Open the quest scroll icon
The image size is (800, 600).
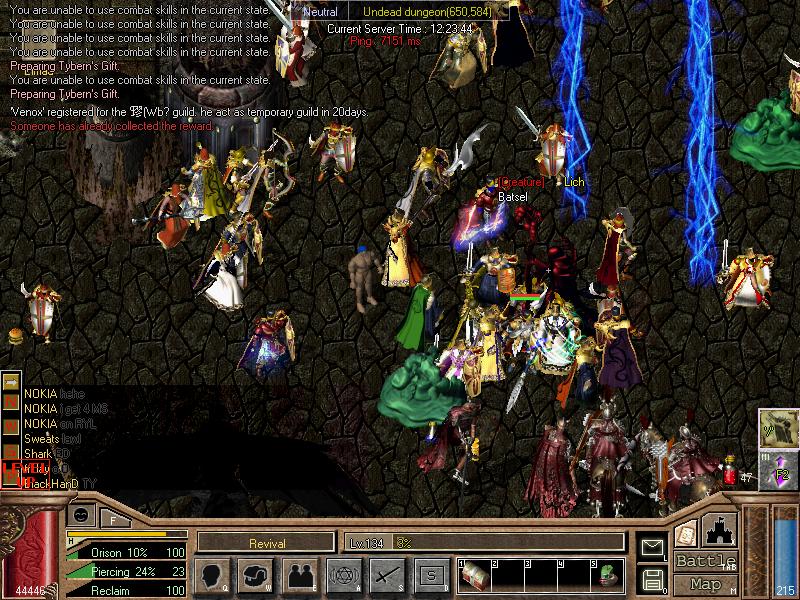(686, 532)
